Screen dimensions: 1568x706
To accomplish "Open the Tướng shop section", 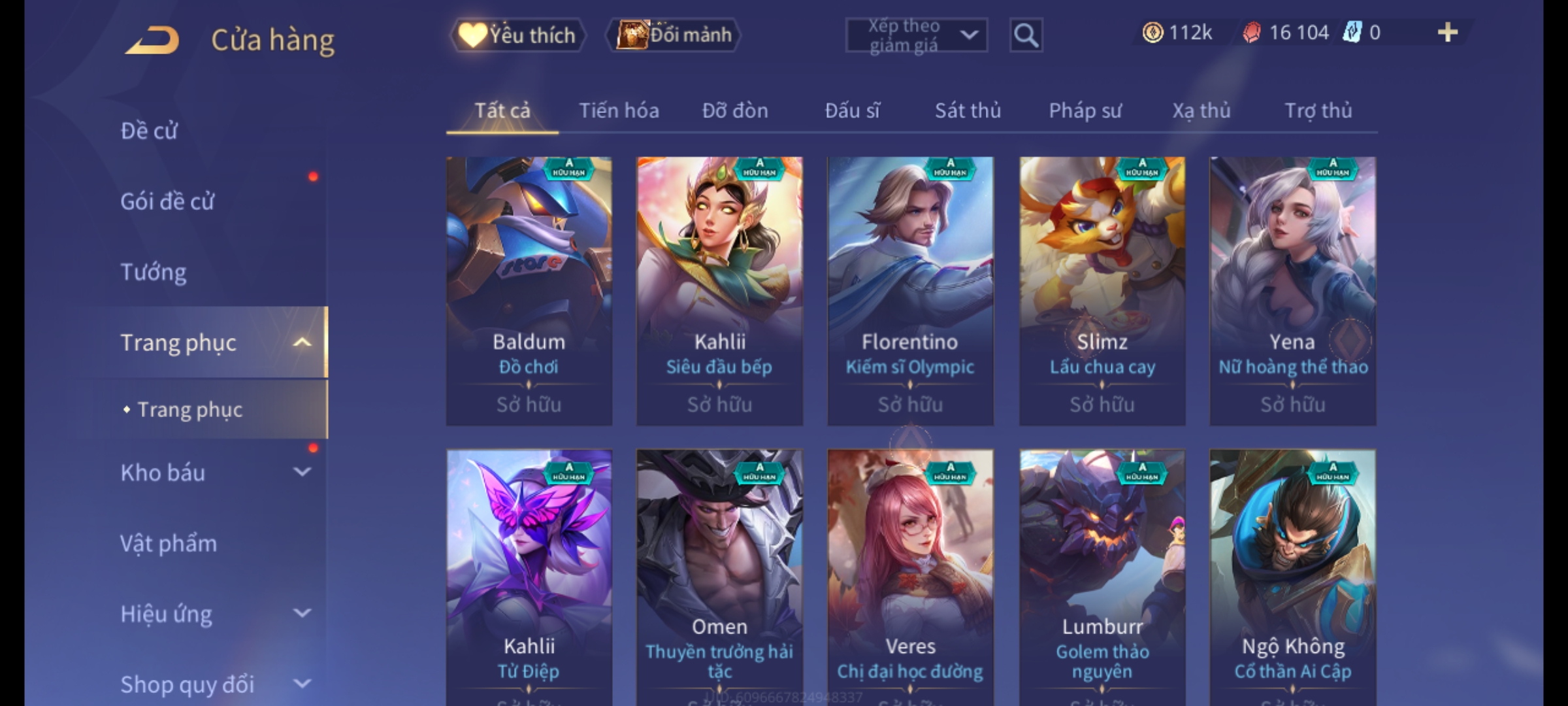I will (154, 272).
